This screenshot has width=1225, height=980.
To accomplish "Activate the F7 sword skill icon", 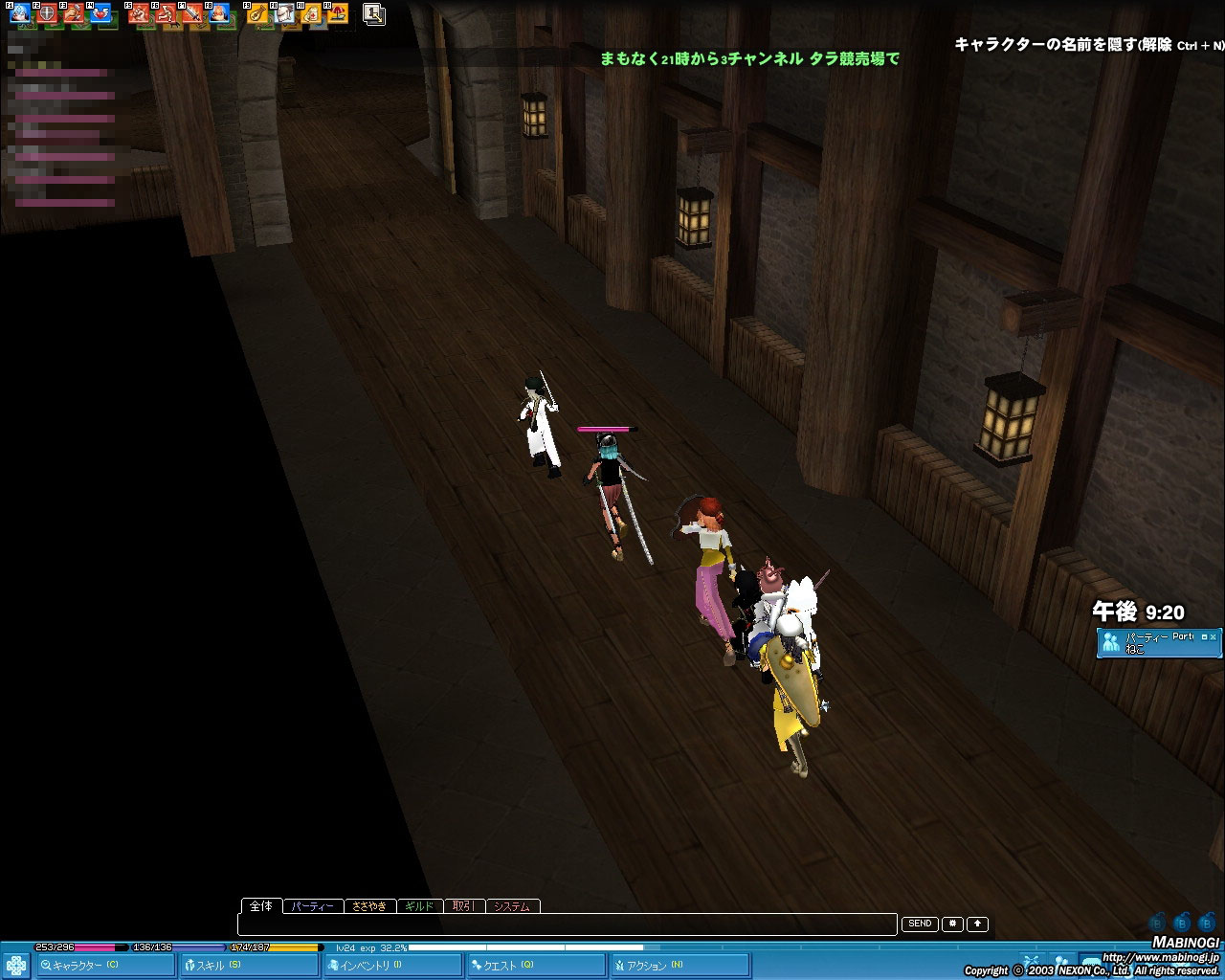I will [x=193, y=13].
